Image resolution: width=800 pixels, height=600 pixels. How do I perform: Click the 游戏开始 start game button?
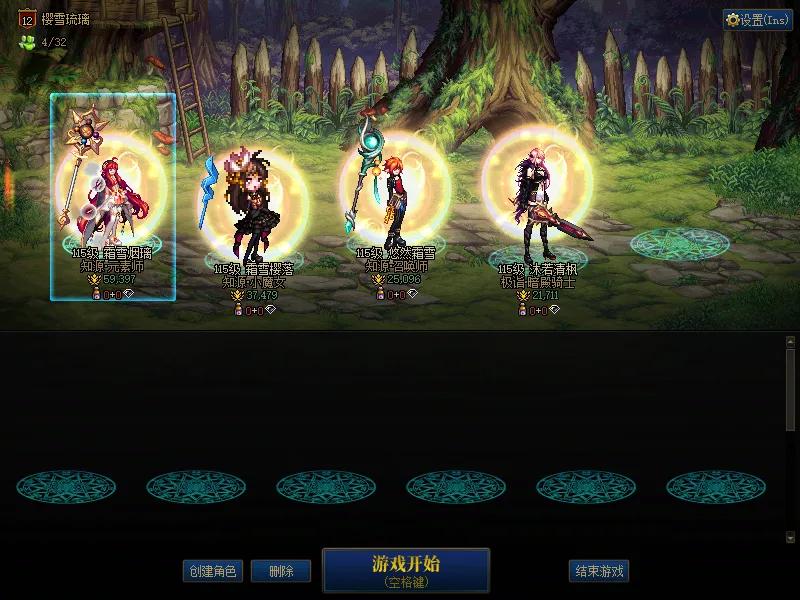[405, 570]
